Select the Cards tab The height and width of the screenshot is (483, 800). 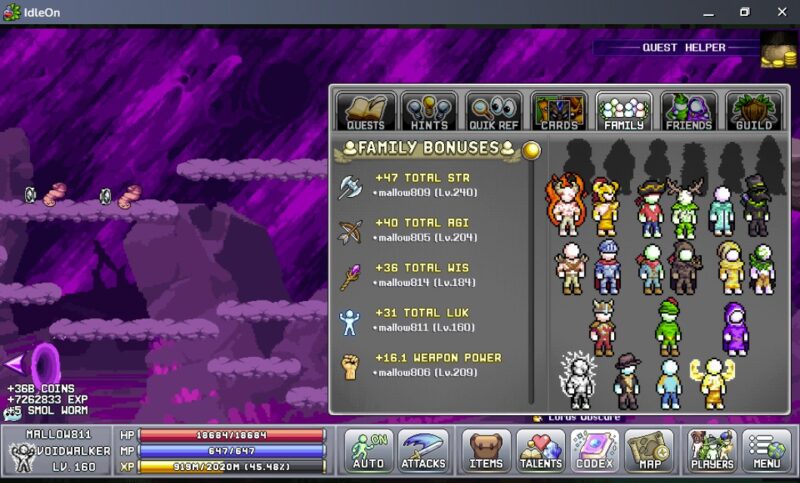pos(559,112)
